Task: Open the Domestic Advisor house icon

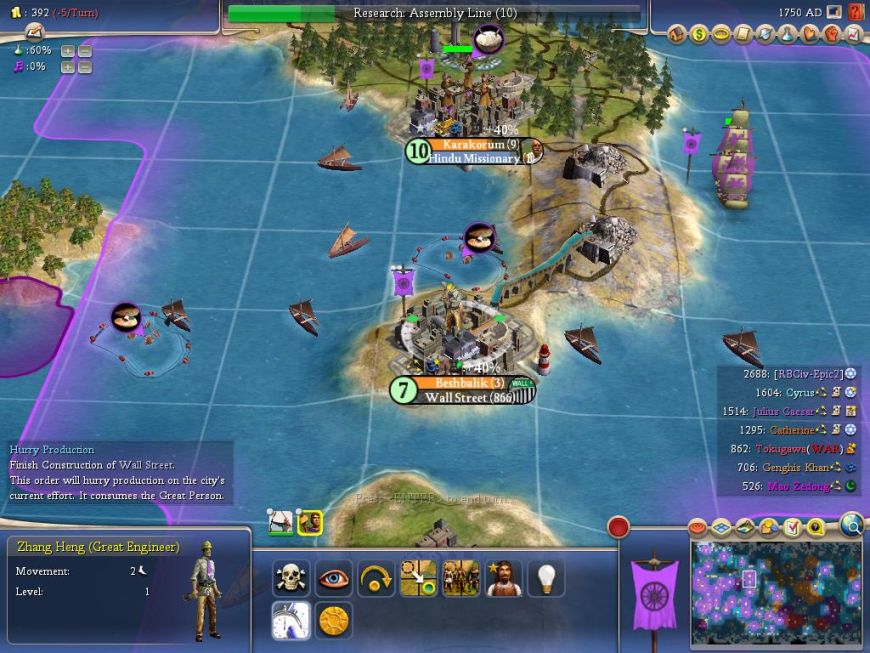Action: point(677,34)
